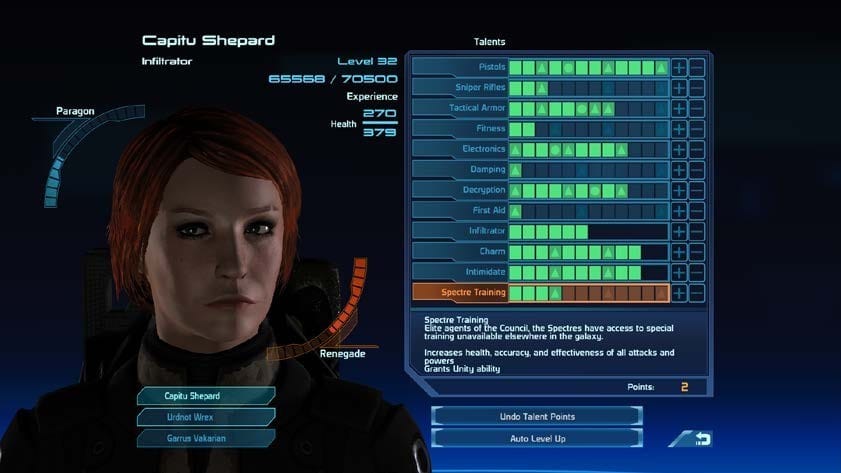Viewport: 841px width, 473px height.
Task: Use Auto Level Up
Action: 537,439
